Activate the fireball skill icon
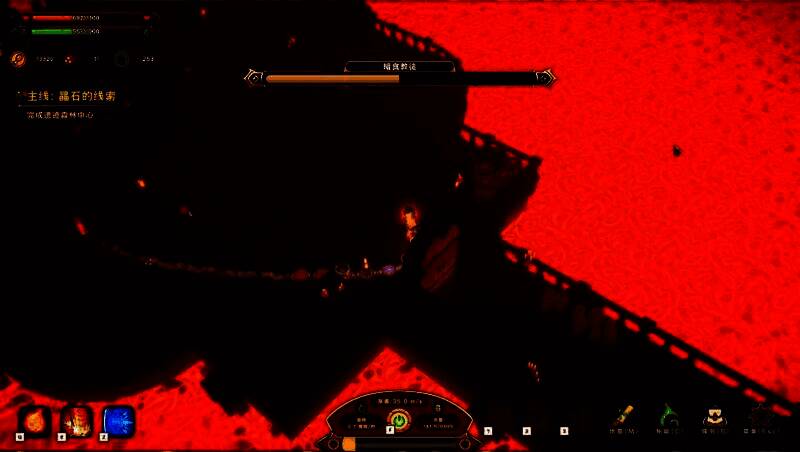 click(x=34, y=421)
